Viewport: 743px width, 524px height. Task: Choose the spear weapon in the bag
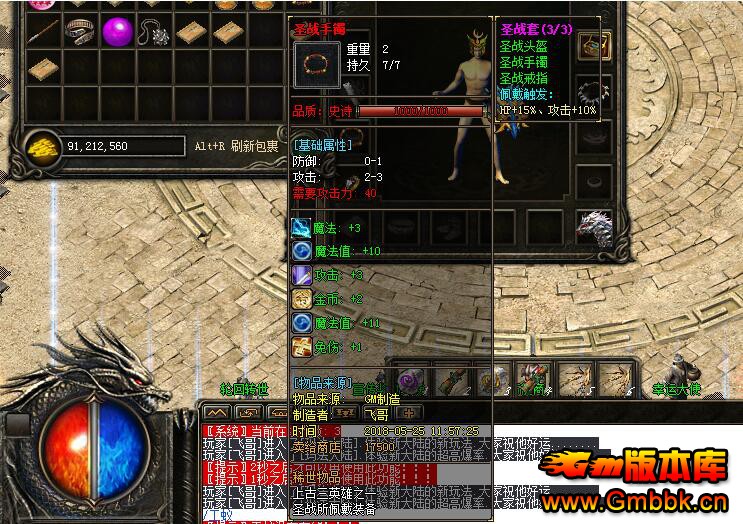[42, 30]
